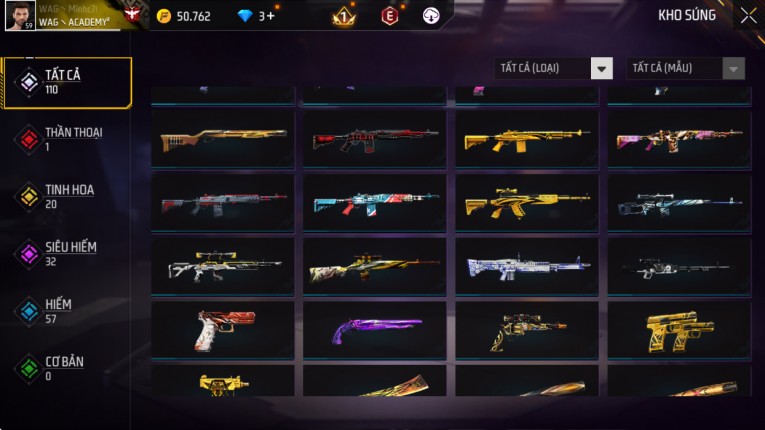Image resolution: width=765 pixels, height=430 pixels.
Task: Pick the blue and red rifle skin
Action: [x=375, y=203]
